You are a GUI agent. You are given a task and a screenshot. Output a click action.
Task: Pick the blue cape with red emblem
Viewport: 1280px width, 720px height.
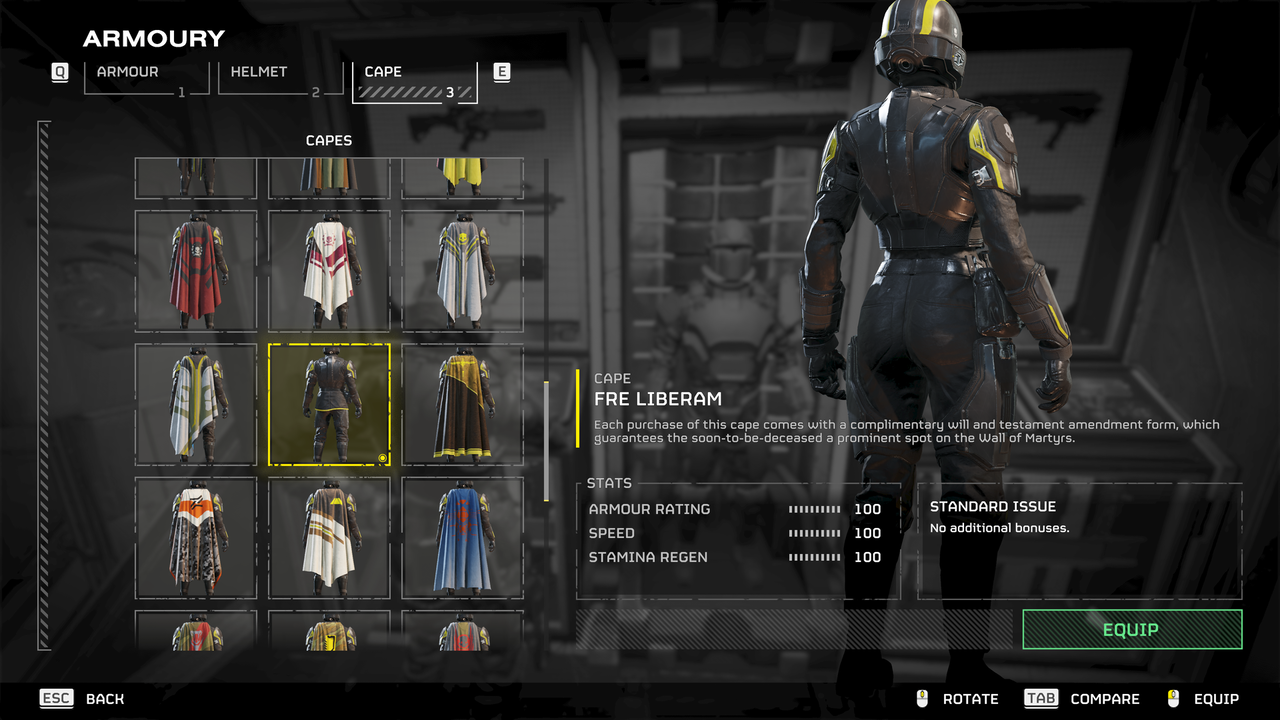pos(462,538)
